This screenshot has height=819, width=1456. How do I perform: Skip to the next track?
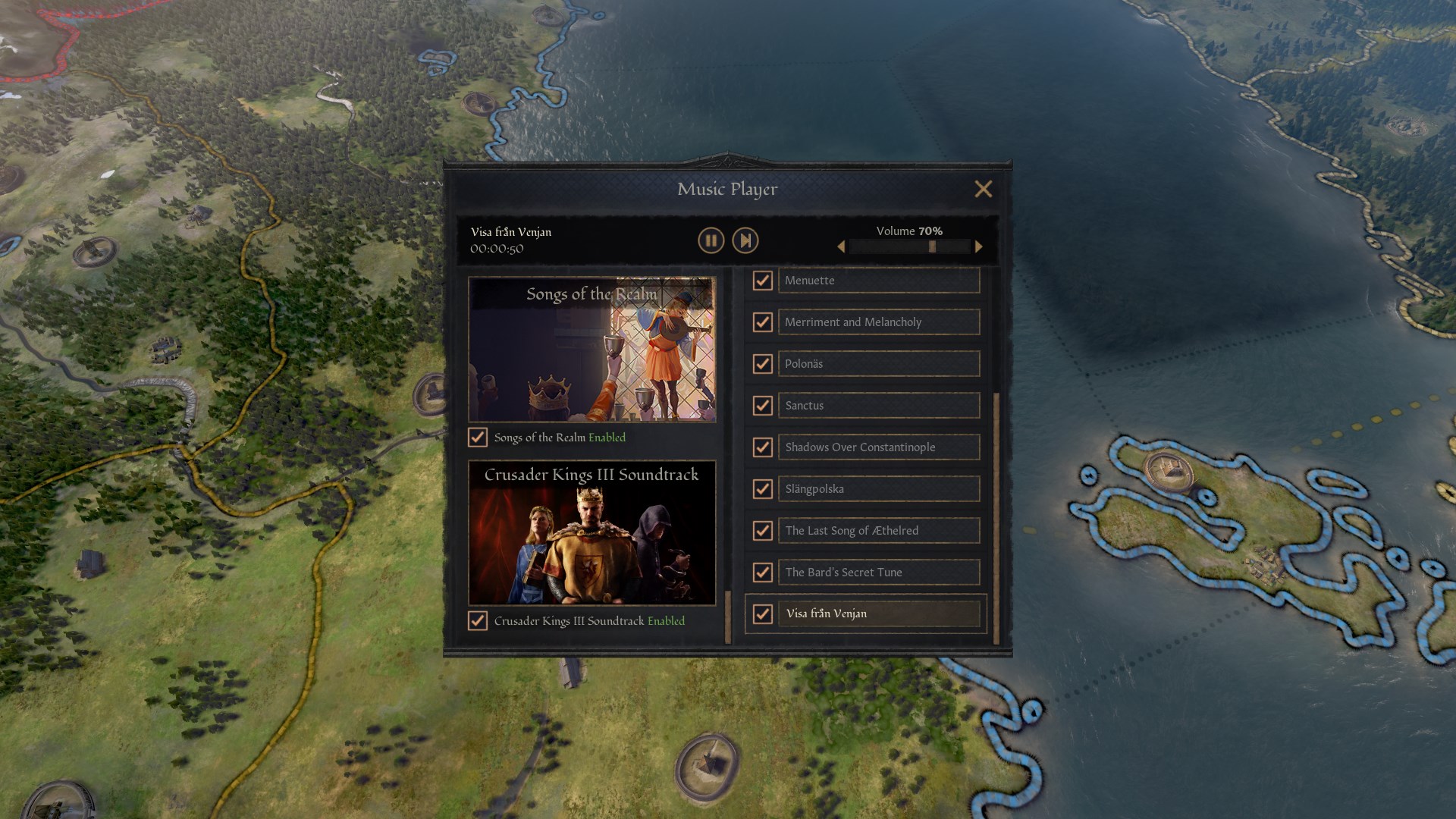pos(745,241)
